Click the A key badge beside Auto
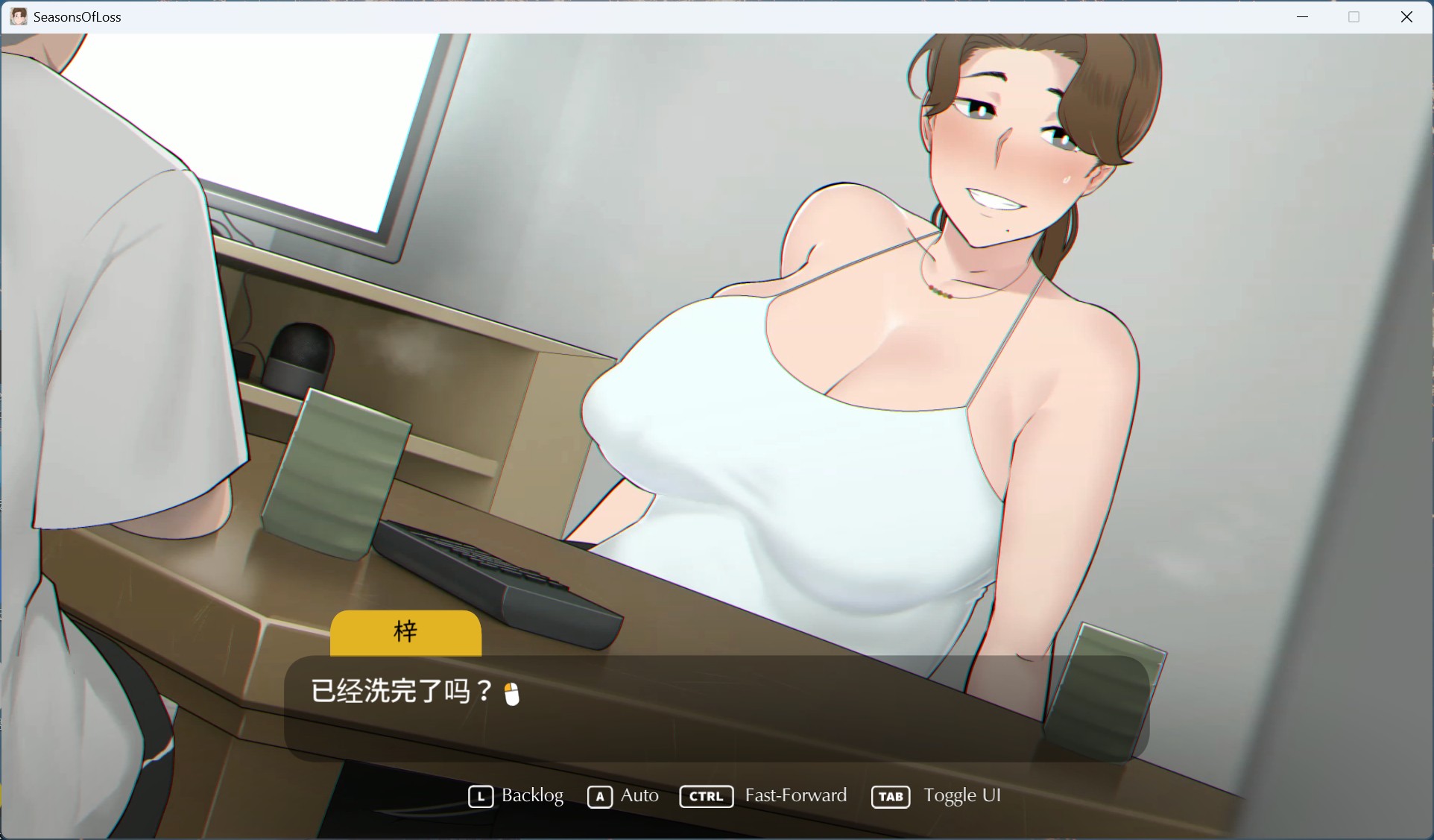Screen dimensions: 1434x840 coord(601,796)
